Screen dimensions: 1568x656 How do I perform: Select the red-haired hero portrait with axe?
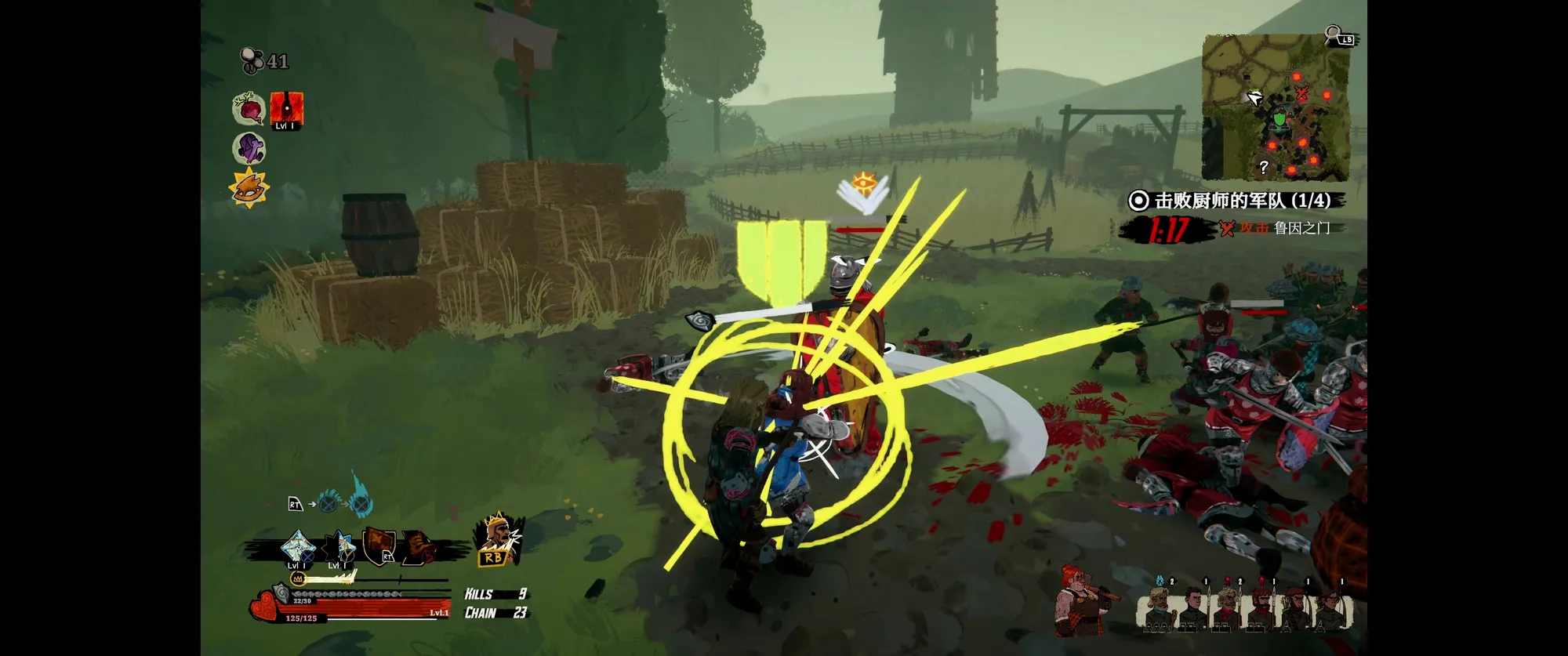pyautogui.click(x=1082, y=600)
